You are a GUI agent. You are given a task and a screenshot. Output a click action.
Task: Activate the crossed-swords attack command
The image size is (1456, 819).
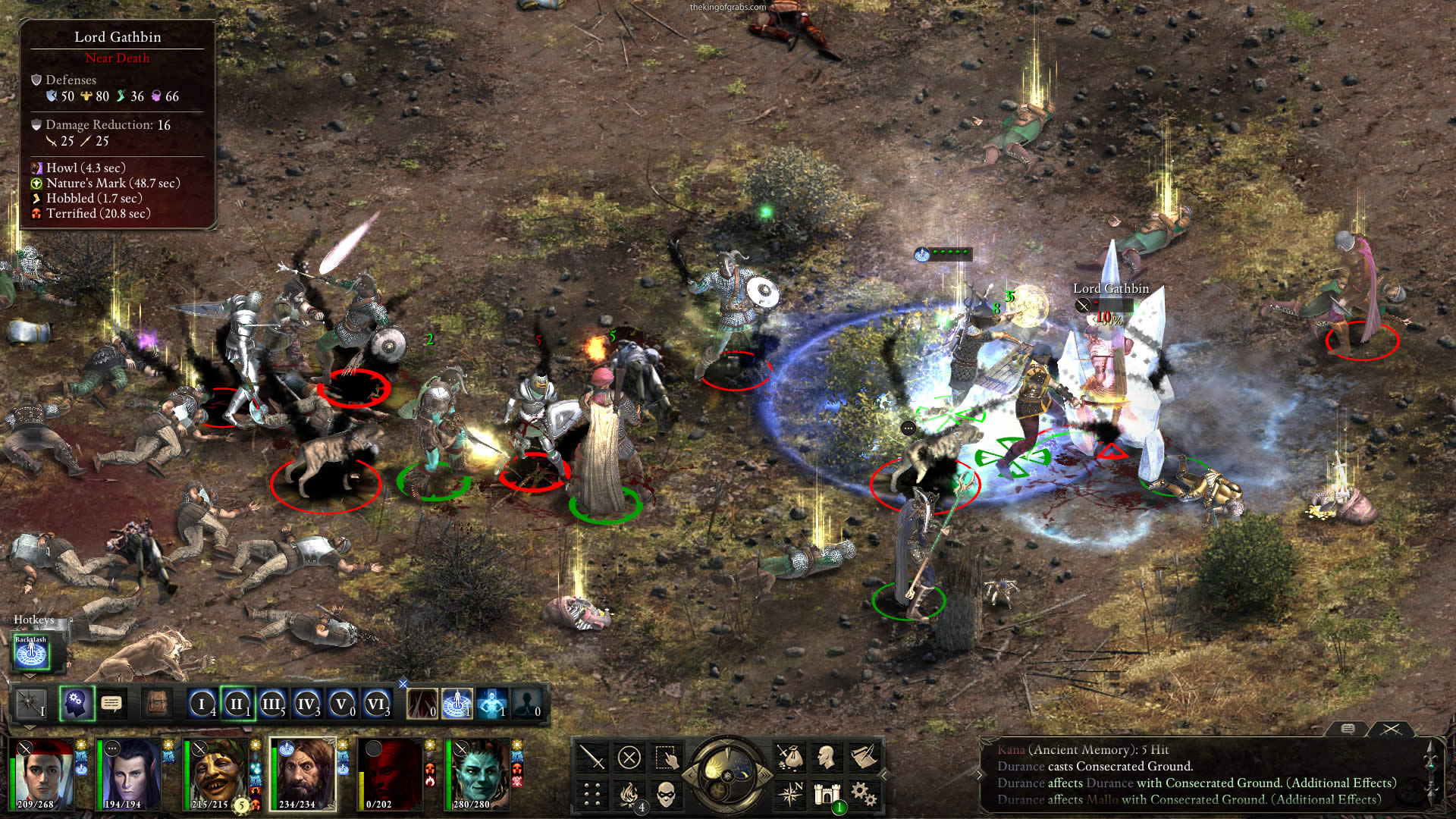(591, 757)
